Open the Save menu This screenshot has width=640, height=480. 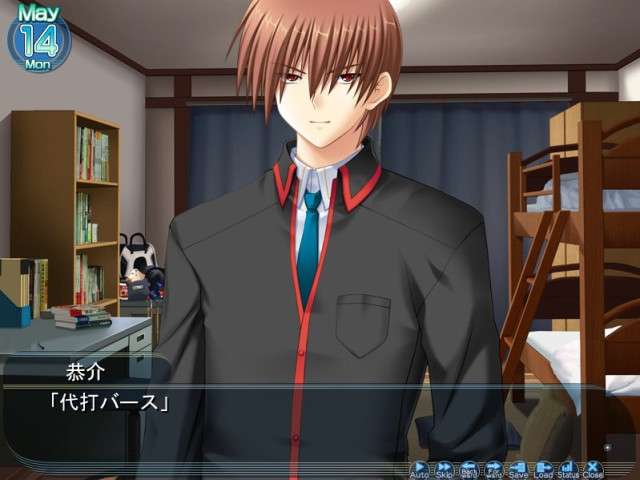pos(519,468)
